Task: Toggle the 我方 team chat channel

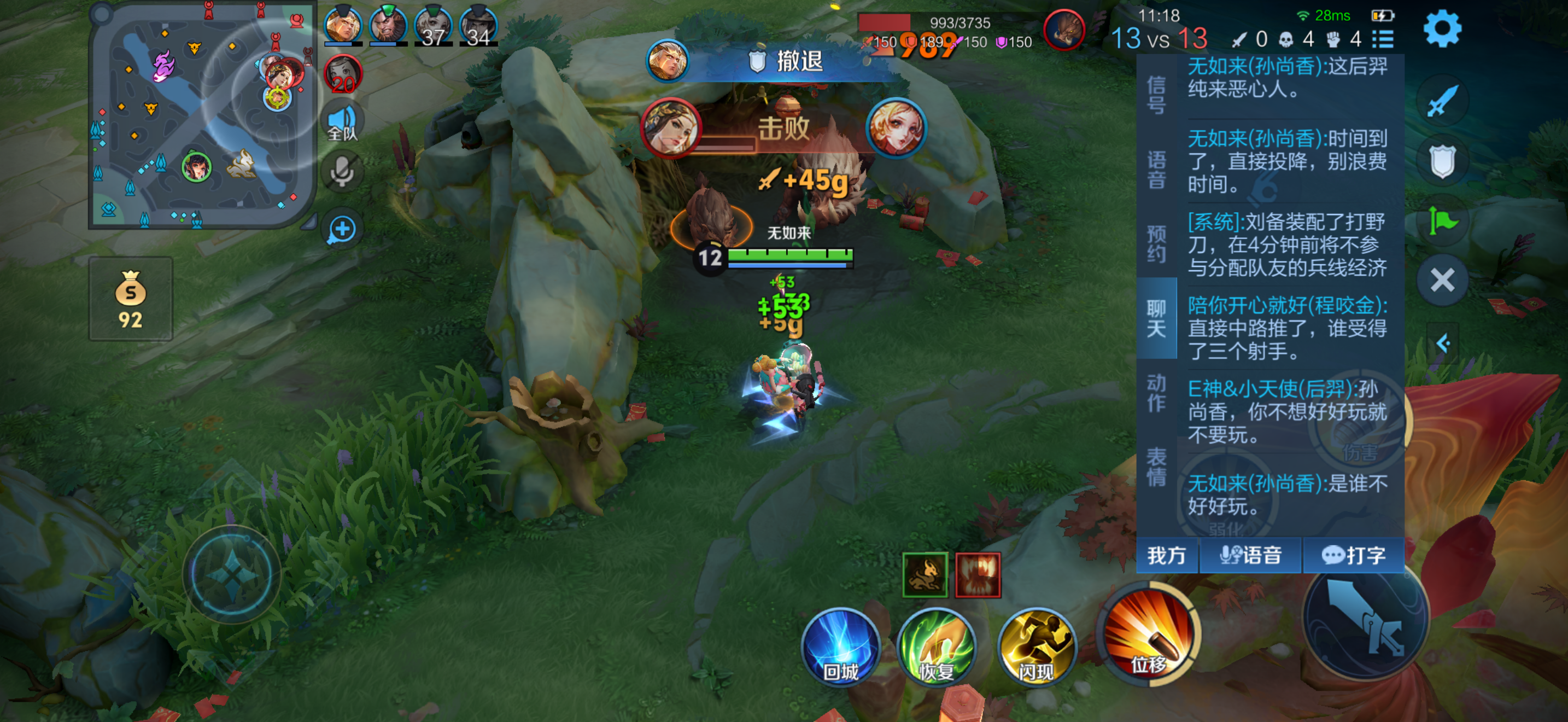Action: click(x=1166, y=555)
